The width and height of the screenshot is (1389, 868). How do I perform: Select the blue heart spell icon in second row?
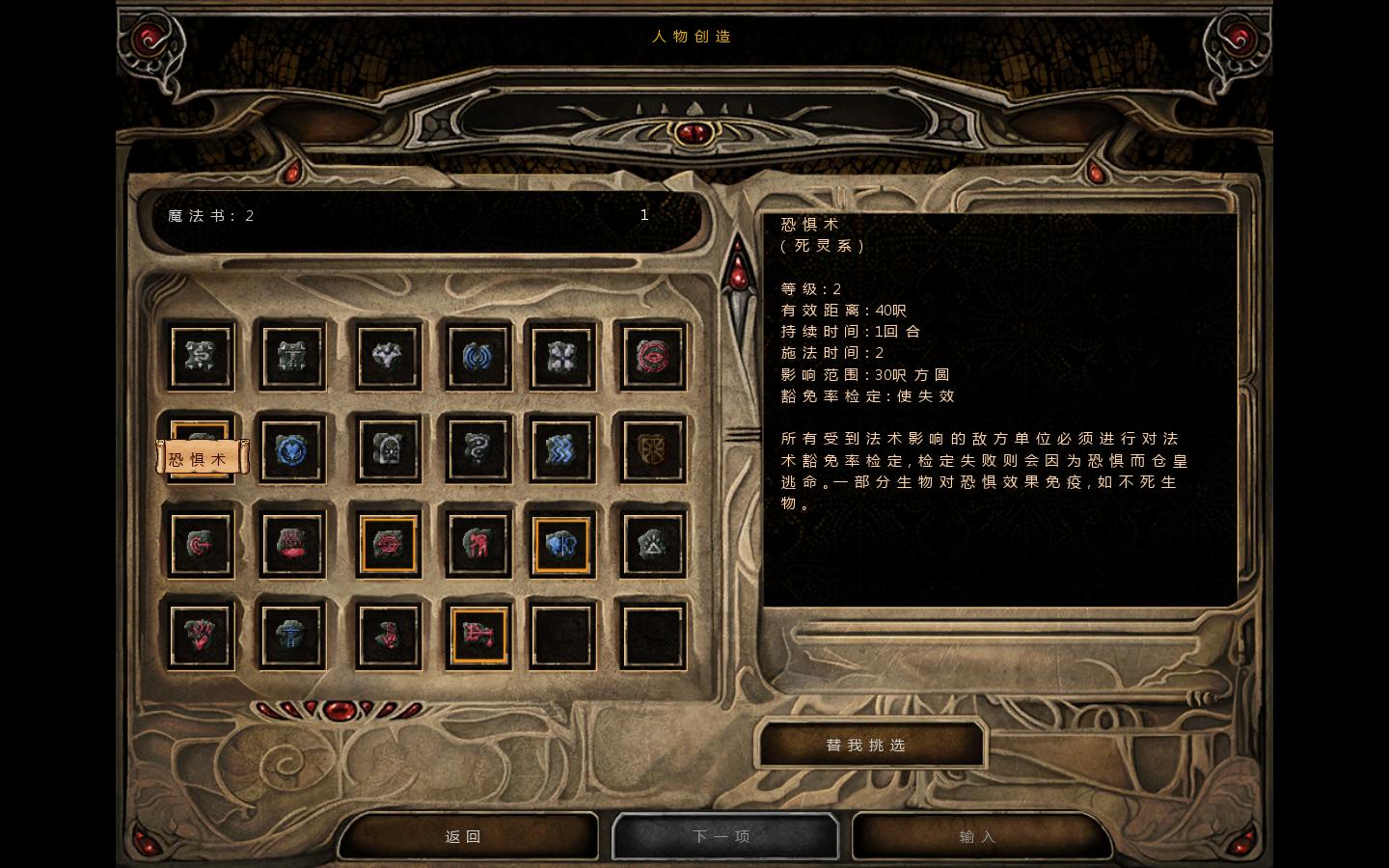[291, 450]
